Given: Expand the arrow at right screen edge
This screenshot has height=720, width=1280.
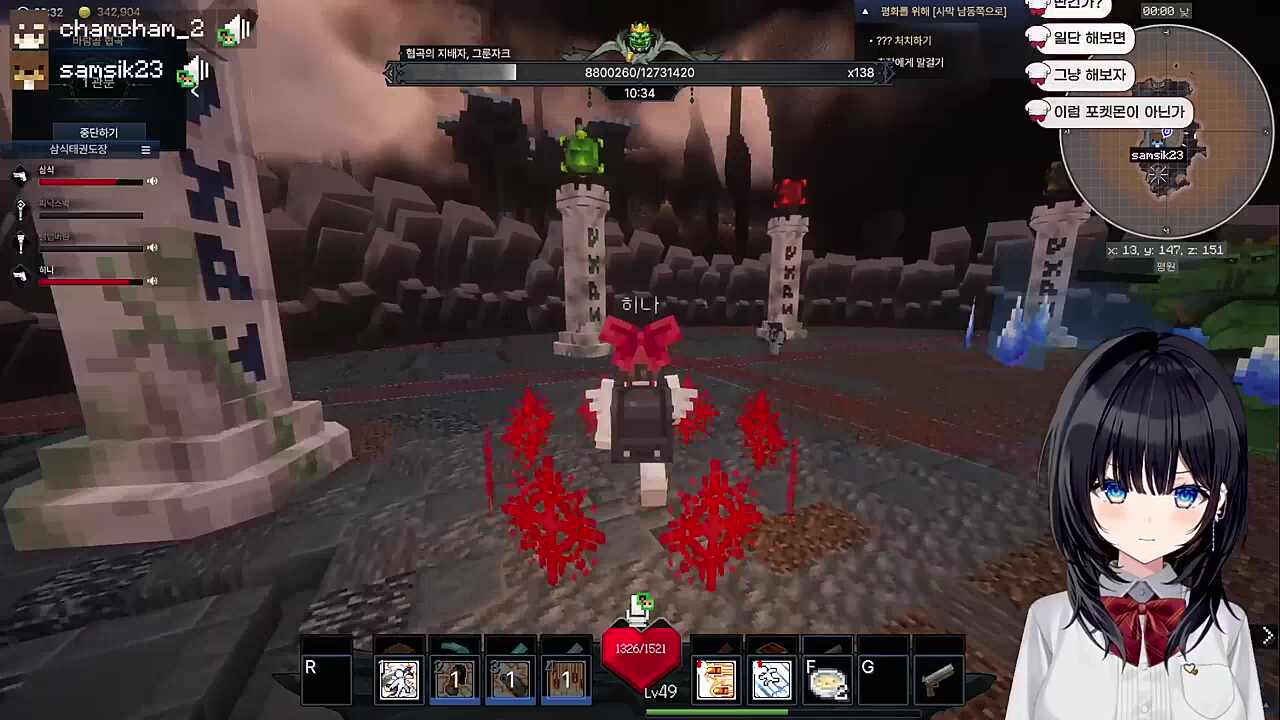Looking at the screenshot, I should pos(1268,636).
